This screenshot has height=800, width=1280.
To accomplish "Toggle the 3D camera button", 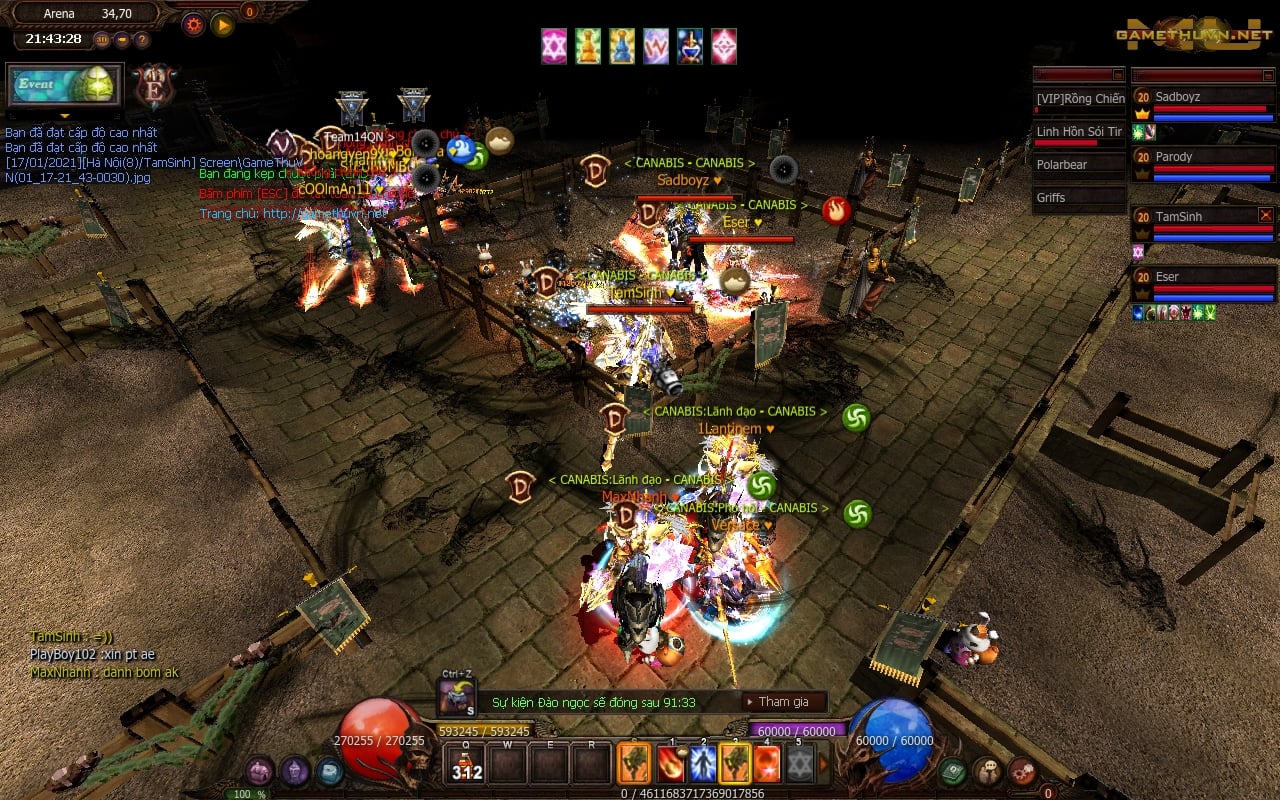I will [x=102, y=40].
